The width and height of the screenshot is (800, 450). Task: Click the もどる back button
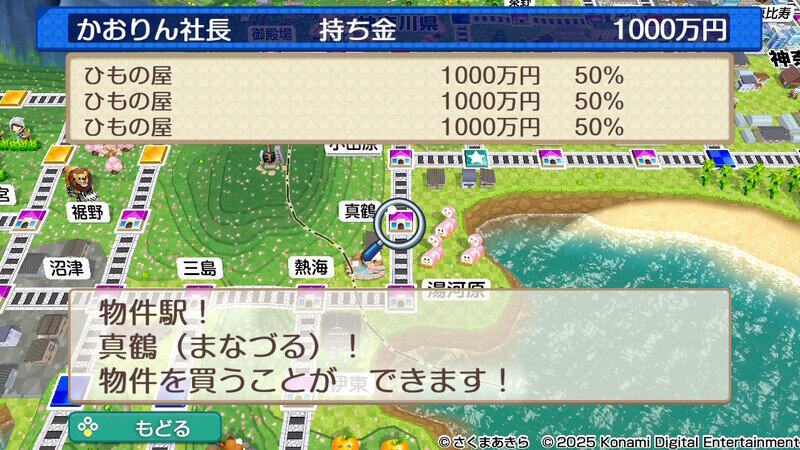[145, 427]
